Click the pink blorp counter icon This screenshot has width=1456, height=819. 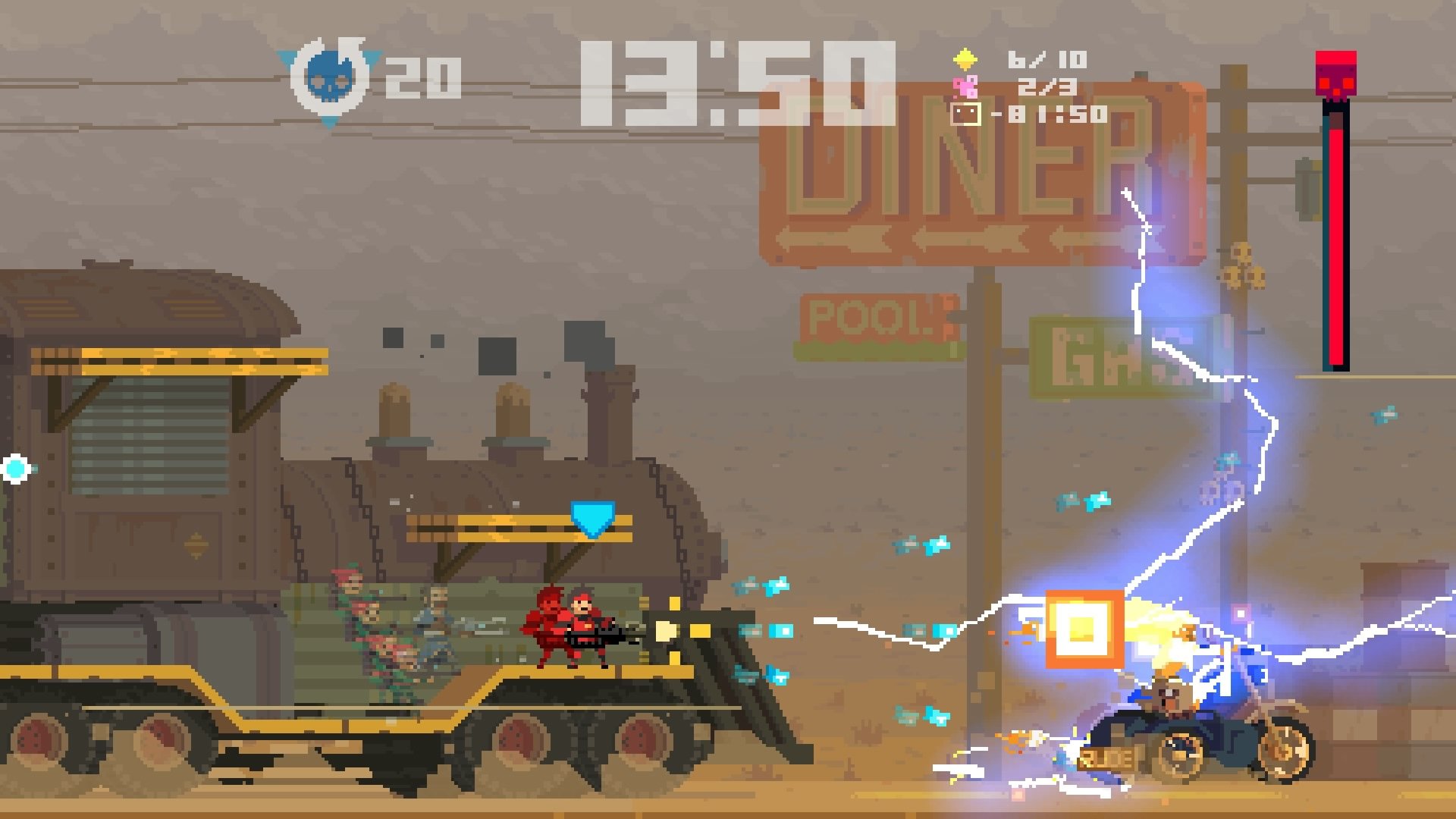(x=966, y=86)
